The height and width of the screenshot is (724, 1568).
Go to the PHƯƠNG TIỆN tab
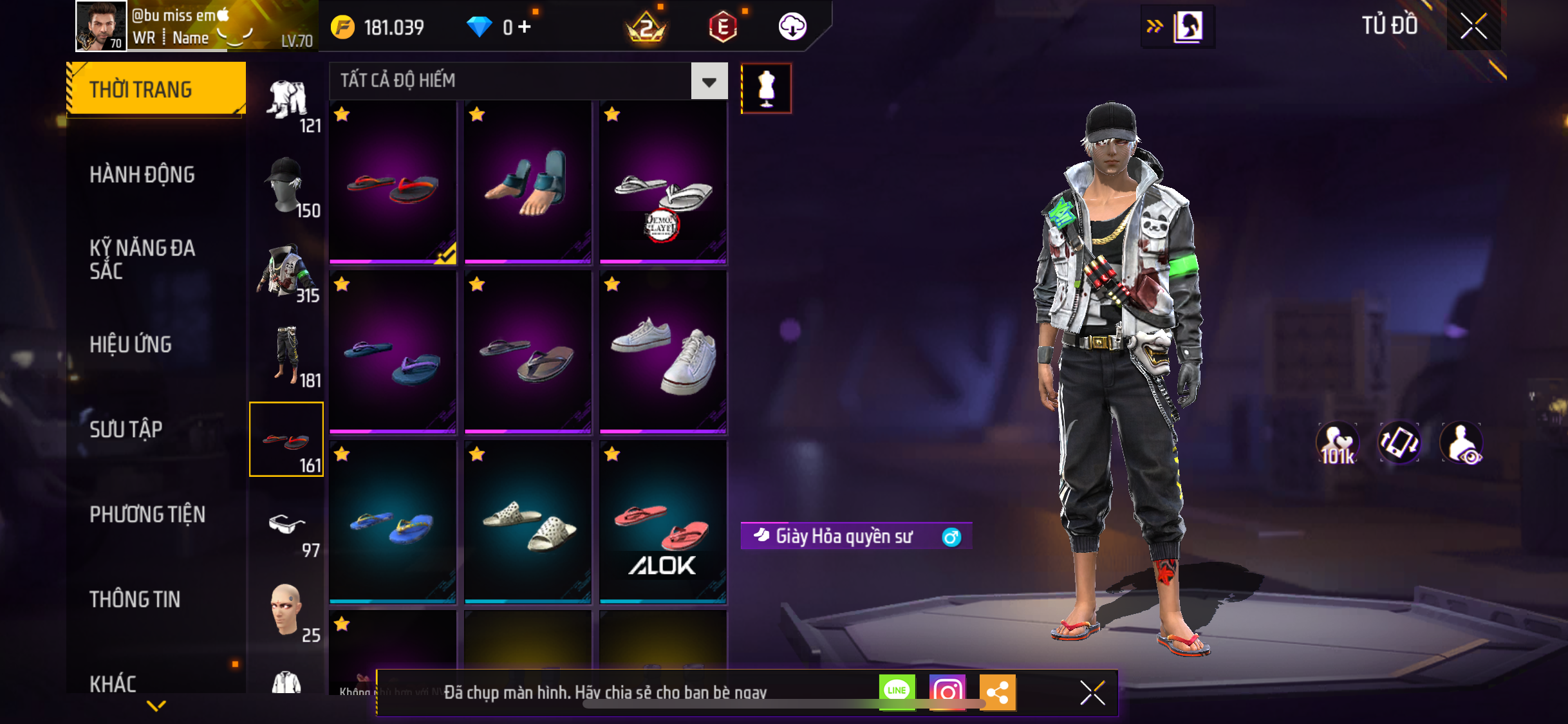coord(147,514)
